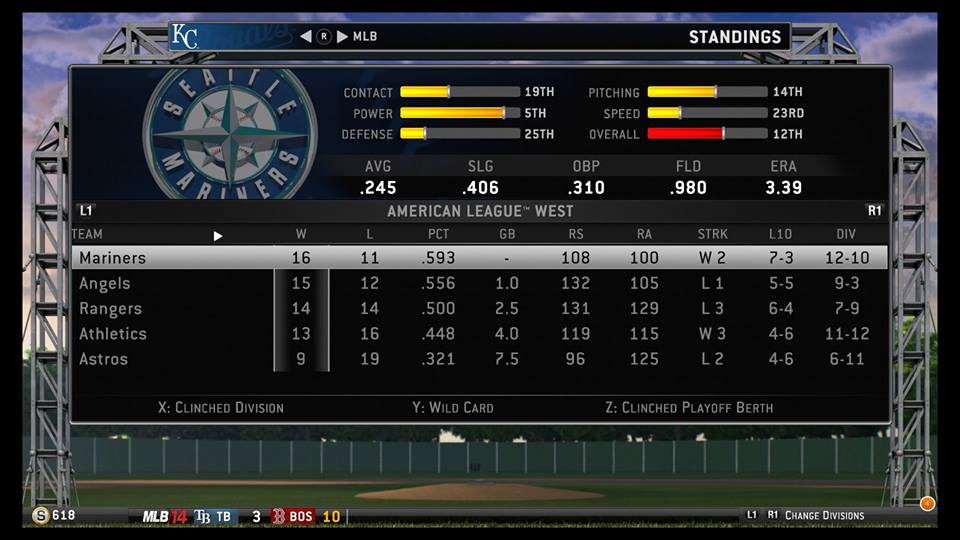
Task: Pick the Astros row in the table
Action: (103, 359)
